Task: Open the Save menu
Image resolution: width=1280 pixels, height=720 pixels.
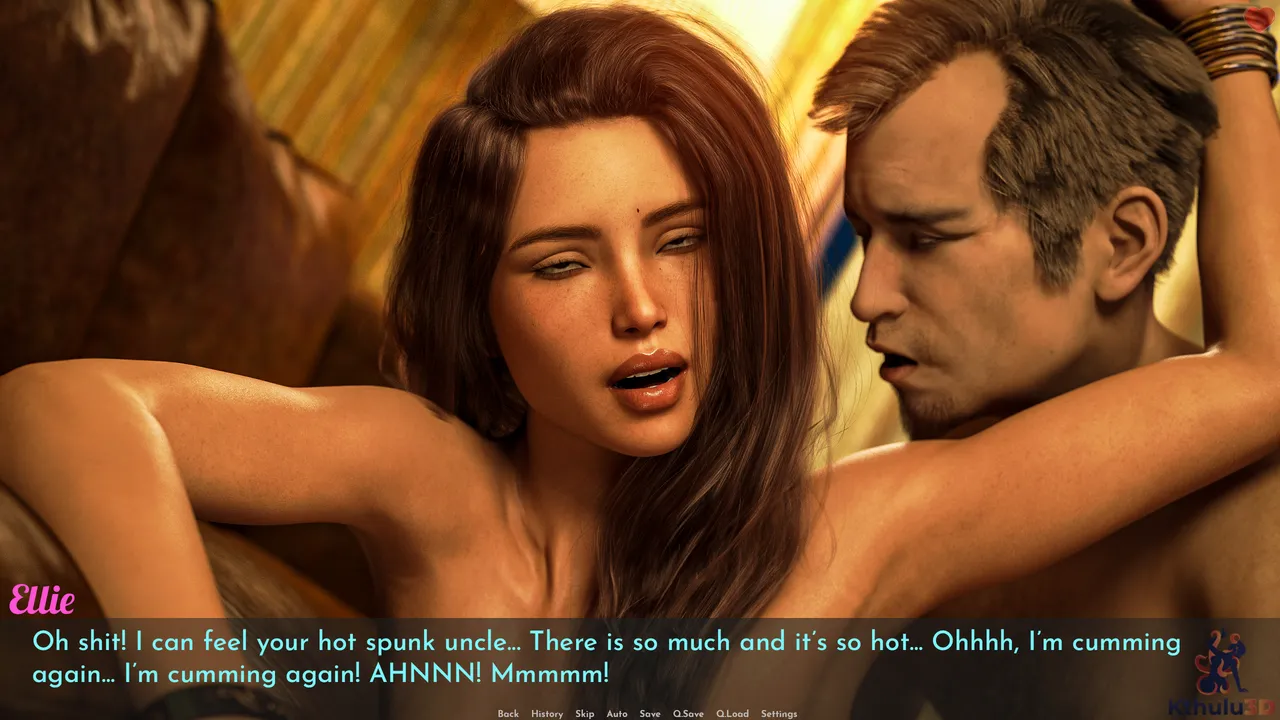Action: pyautogui.click(x=650, y=714)
